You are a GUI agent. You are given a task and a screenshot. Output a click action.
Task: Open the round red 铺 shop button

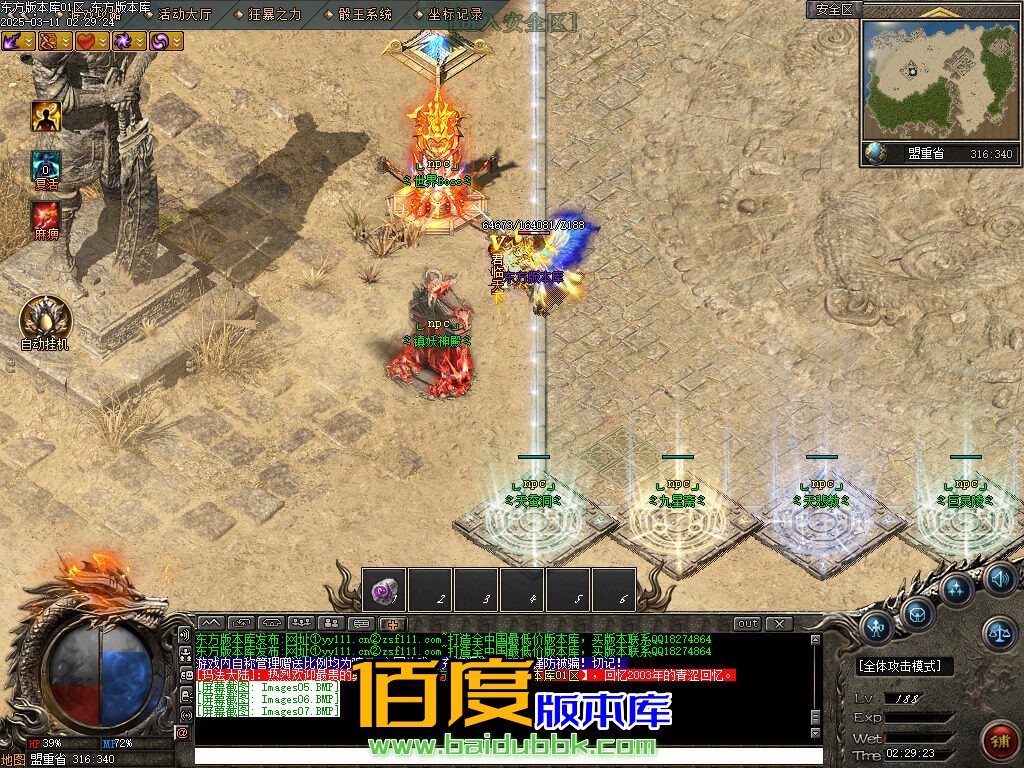tap(997, 739)
